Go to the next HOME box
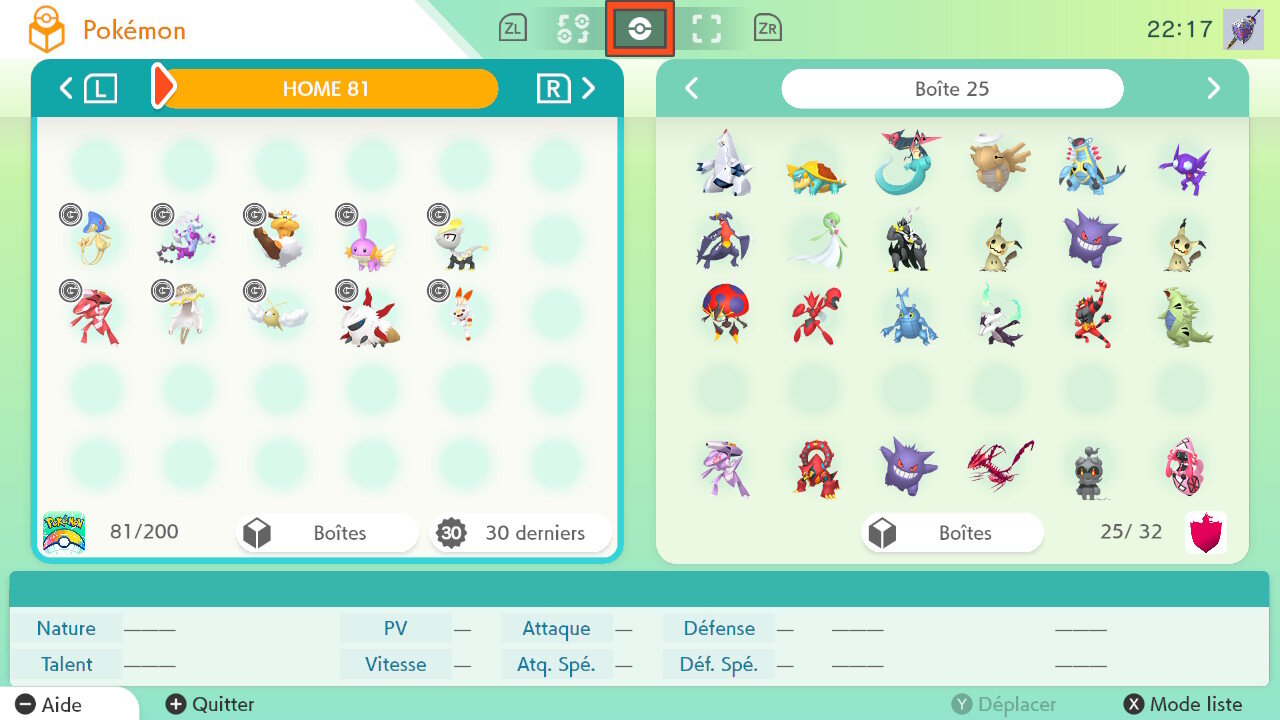This screenshot has width=1280, height=720. (588, 89)
